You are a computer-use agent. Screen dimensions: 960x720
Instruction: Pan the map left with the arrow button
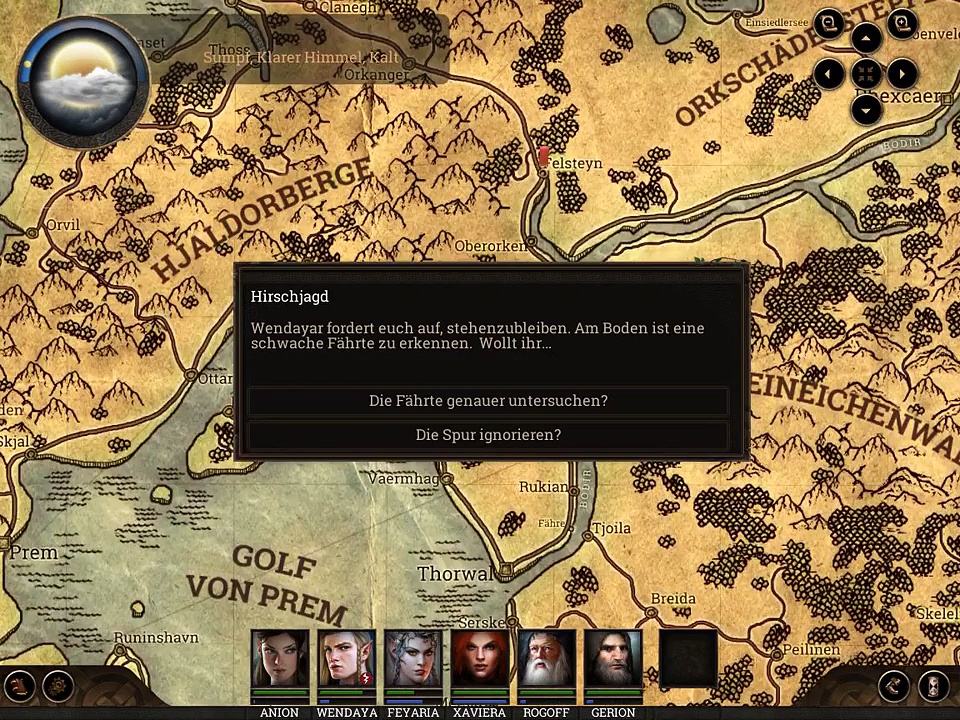point(829,74)
